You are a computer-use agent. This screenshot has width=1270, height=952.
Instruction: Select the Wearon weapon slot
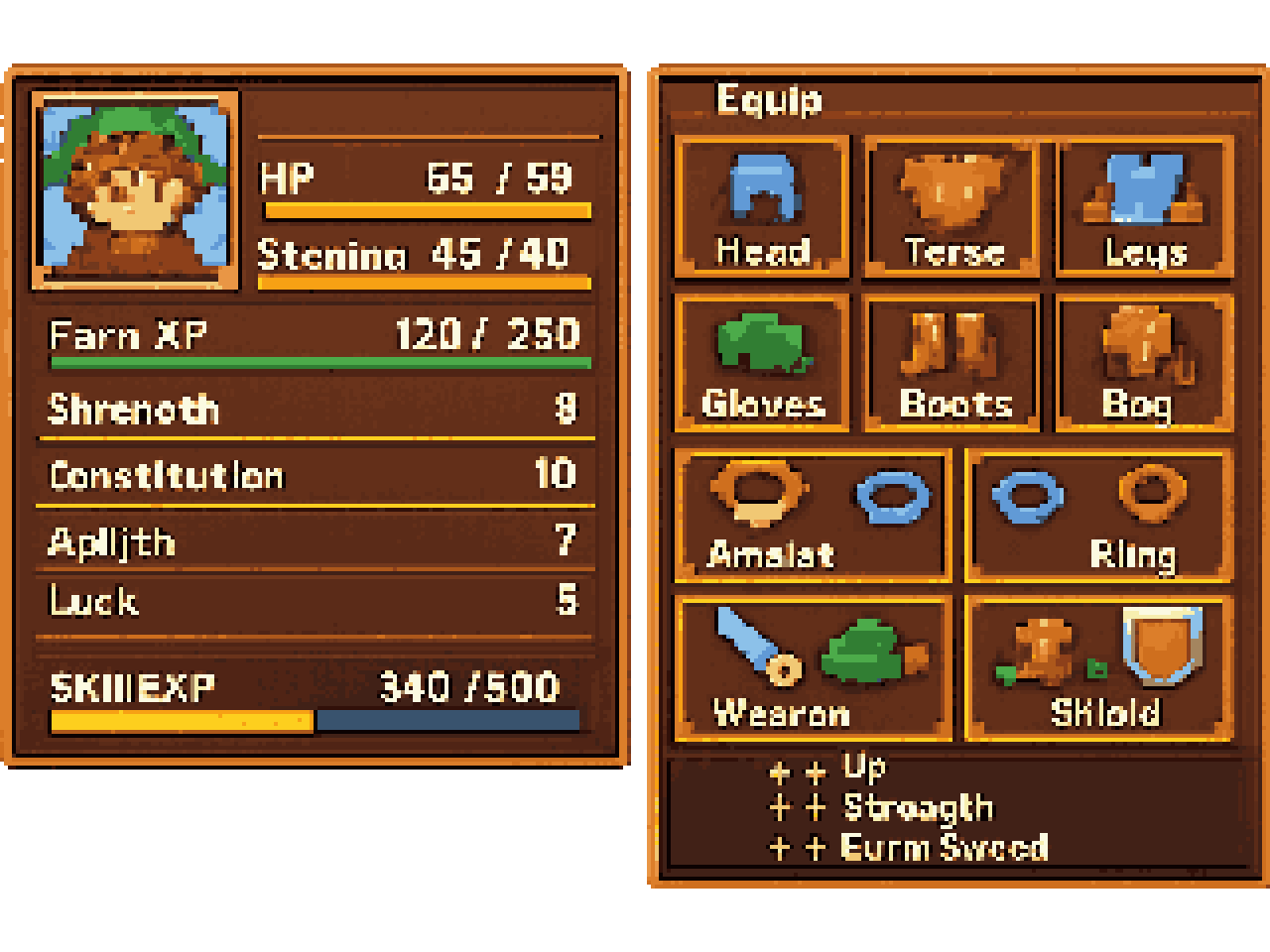click(x=813, y=668)
